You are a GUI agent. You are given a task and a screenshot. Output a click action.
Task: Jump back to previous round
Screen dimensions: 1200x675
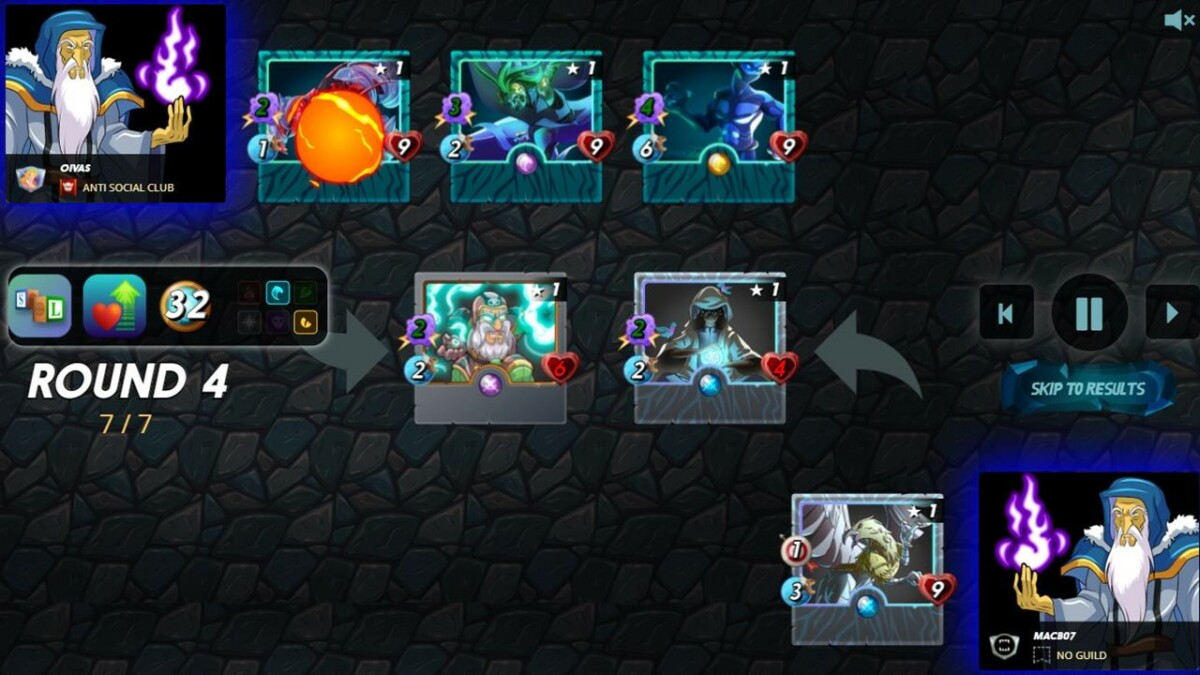pos(1006,314)
